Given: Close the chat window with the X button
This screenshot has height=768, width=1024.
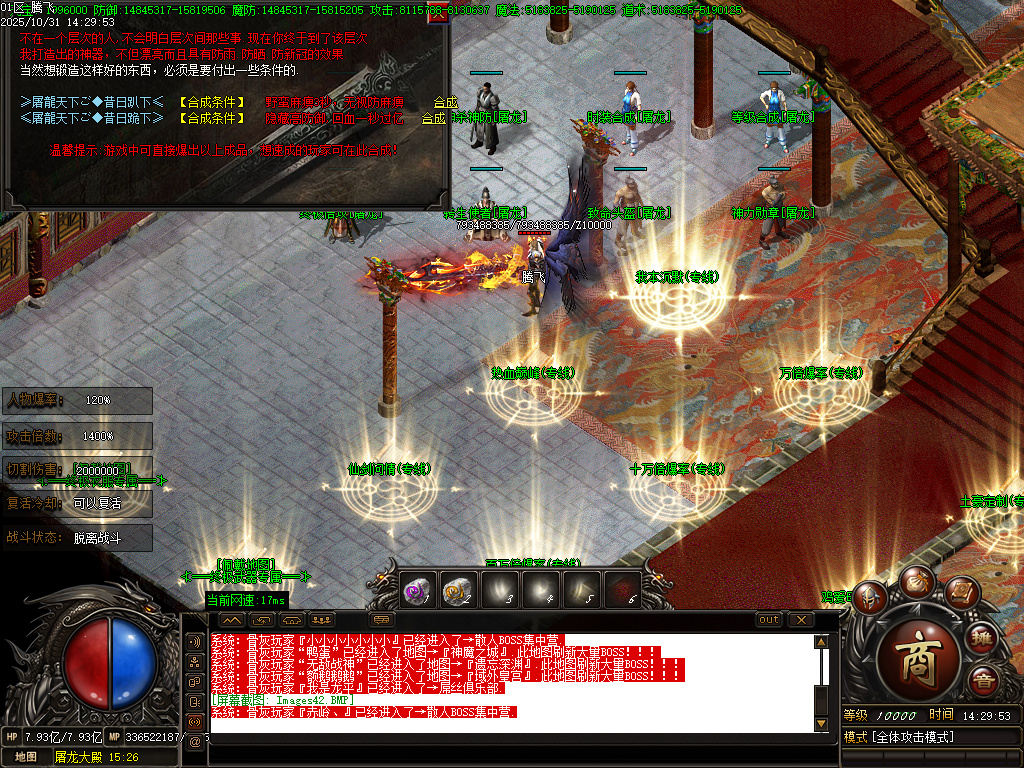Looking at the screenshot, I should coord(801,620).
